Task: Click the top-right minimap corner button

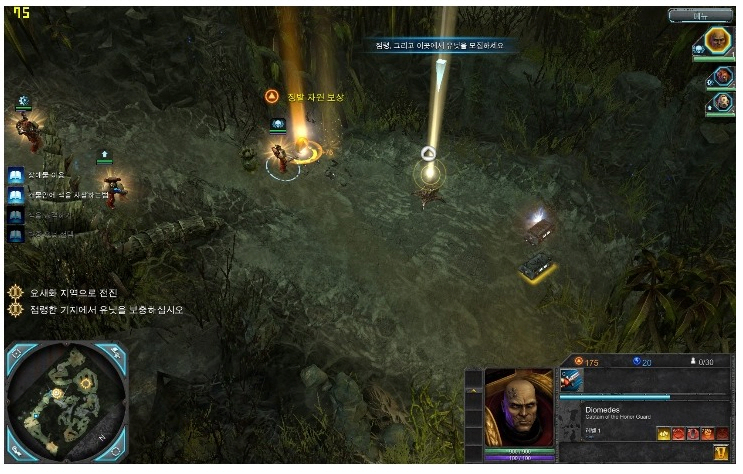Action: (x=117, y=350)
